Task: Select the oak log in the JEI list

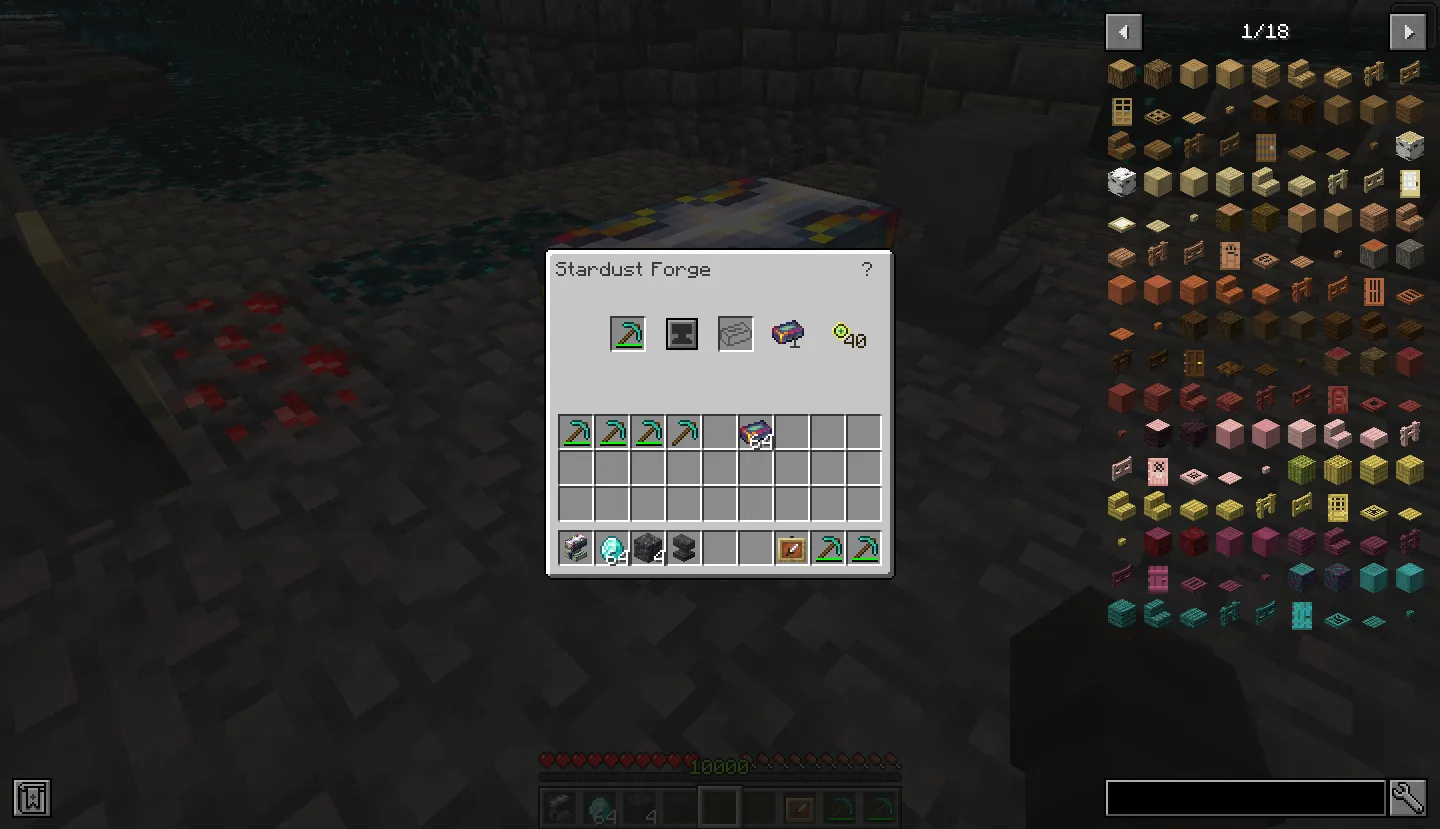Action: pos(1121,72)
